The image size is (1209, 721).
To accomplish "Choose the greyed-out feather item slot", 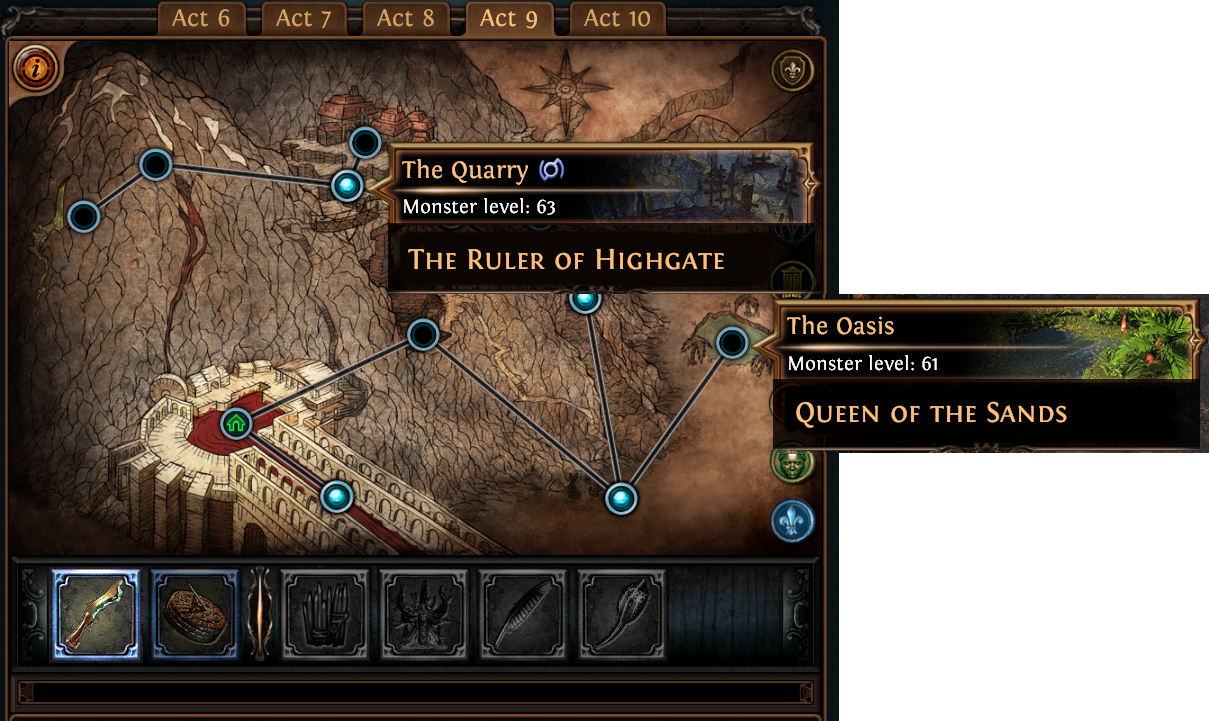I will 523,614.
